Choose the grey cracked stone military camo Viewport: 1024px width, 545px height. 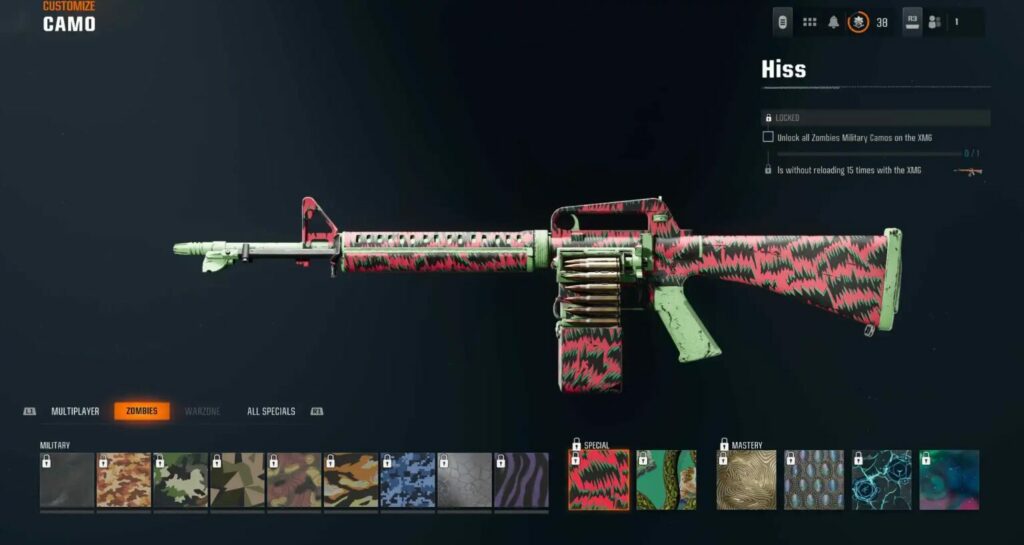(x=465, y=481)
